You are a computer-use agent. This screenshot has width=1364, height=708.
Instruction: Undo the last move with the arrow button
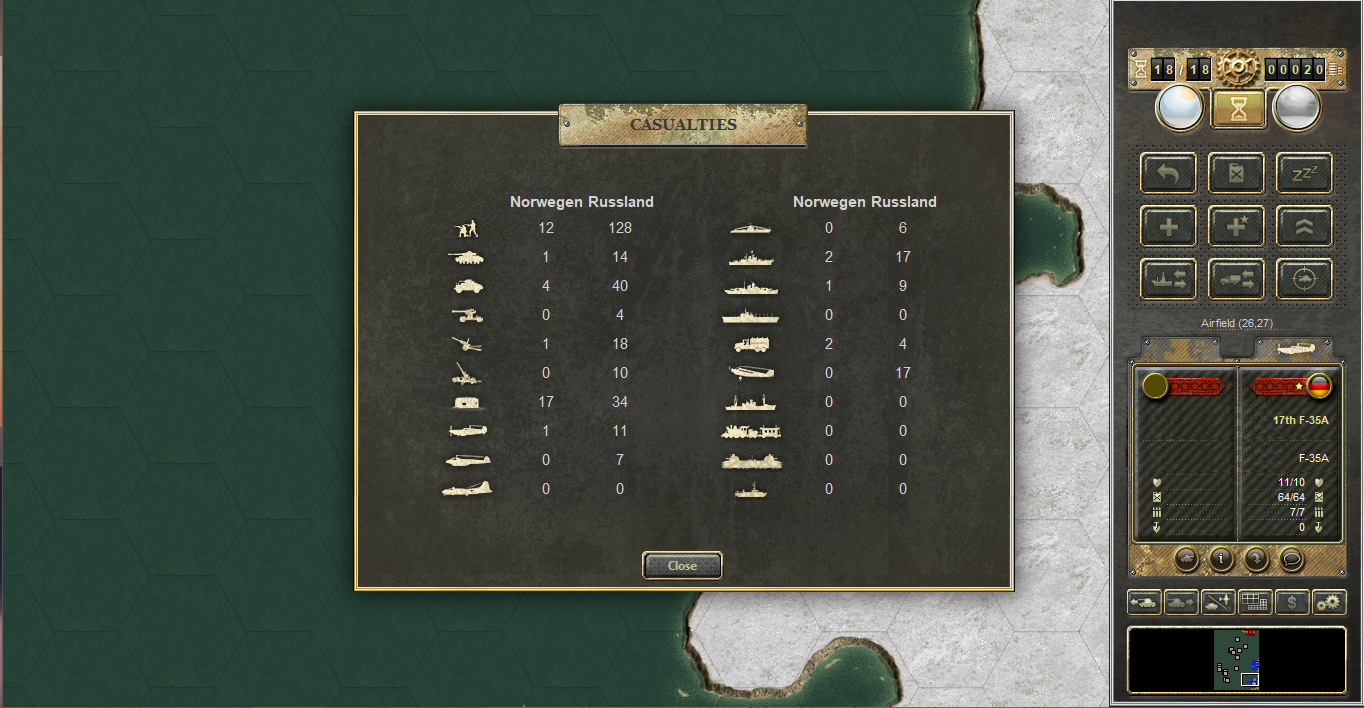pos(1168,173)
